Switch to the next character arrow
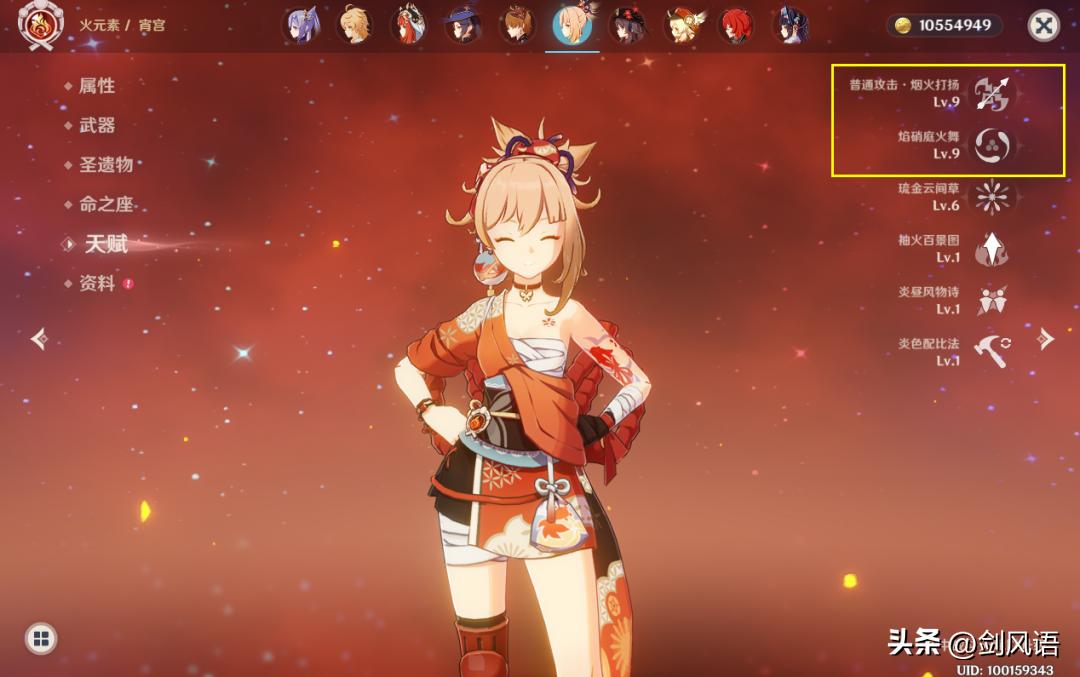The width and height of the screenshot is (1080, 677). tap(1046, 339)
